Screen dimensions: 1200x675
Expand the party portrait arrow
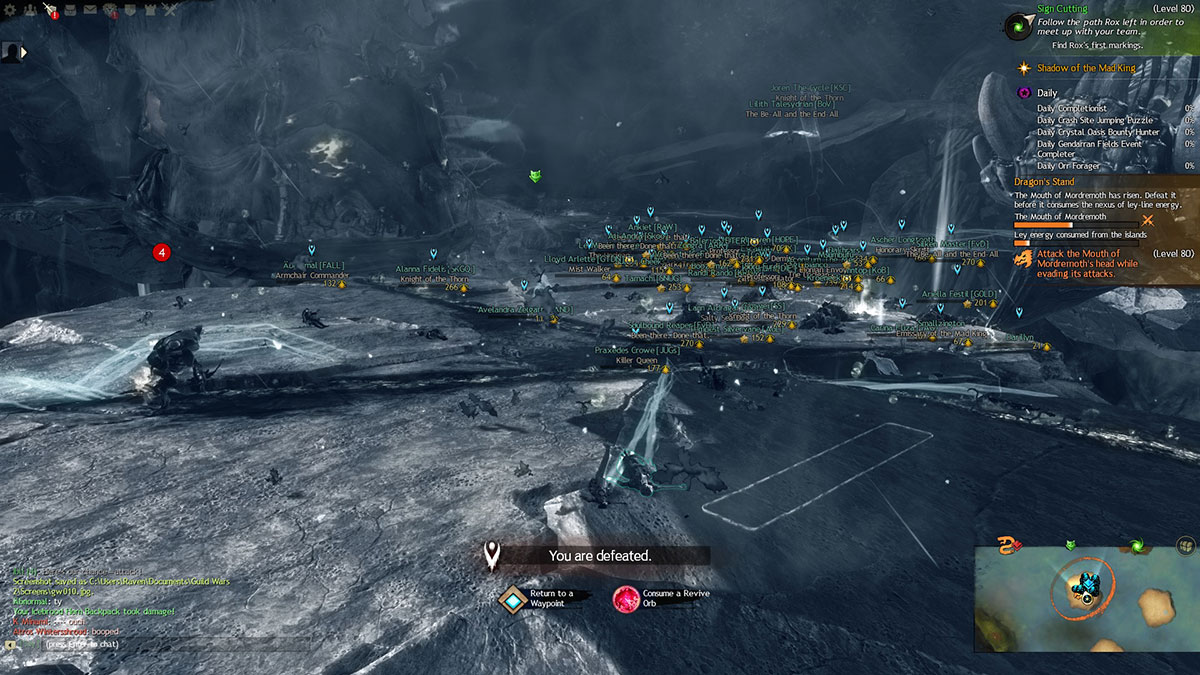pyautogui.click(x=23, y=51)
